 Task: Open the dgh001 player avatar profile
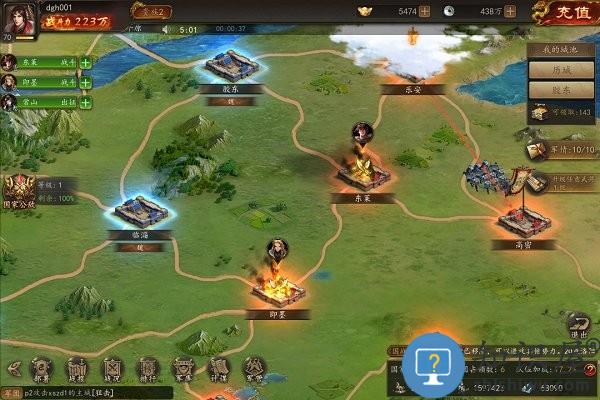pyautogui.click(x=19, y=19)
